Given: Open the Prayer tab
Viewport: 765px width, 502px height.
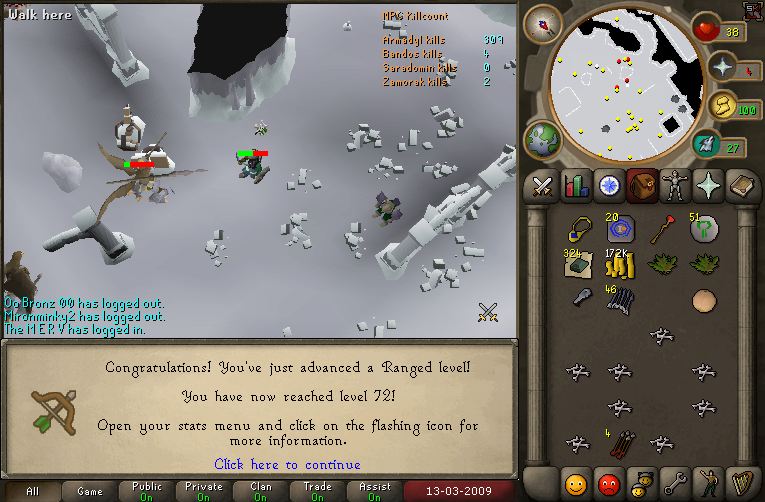Looking at the screenshot, I should (710, 185).
